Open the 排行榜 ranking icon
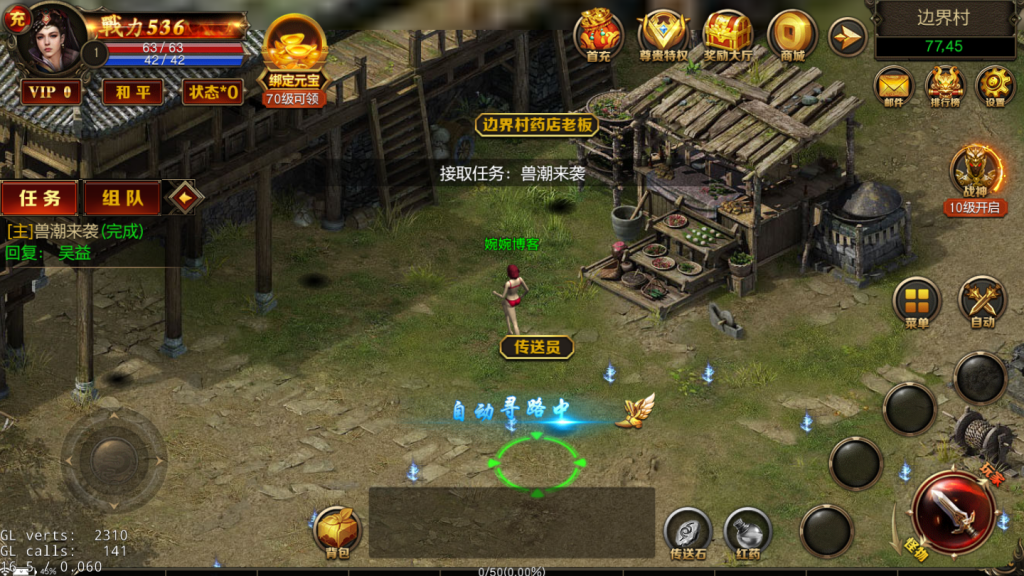The height and width of the screenshot is (576, 1024). (944, 86)
